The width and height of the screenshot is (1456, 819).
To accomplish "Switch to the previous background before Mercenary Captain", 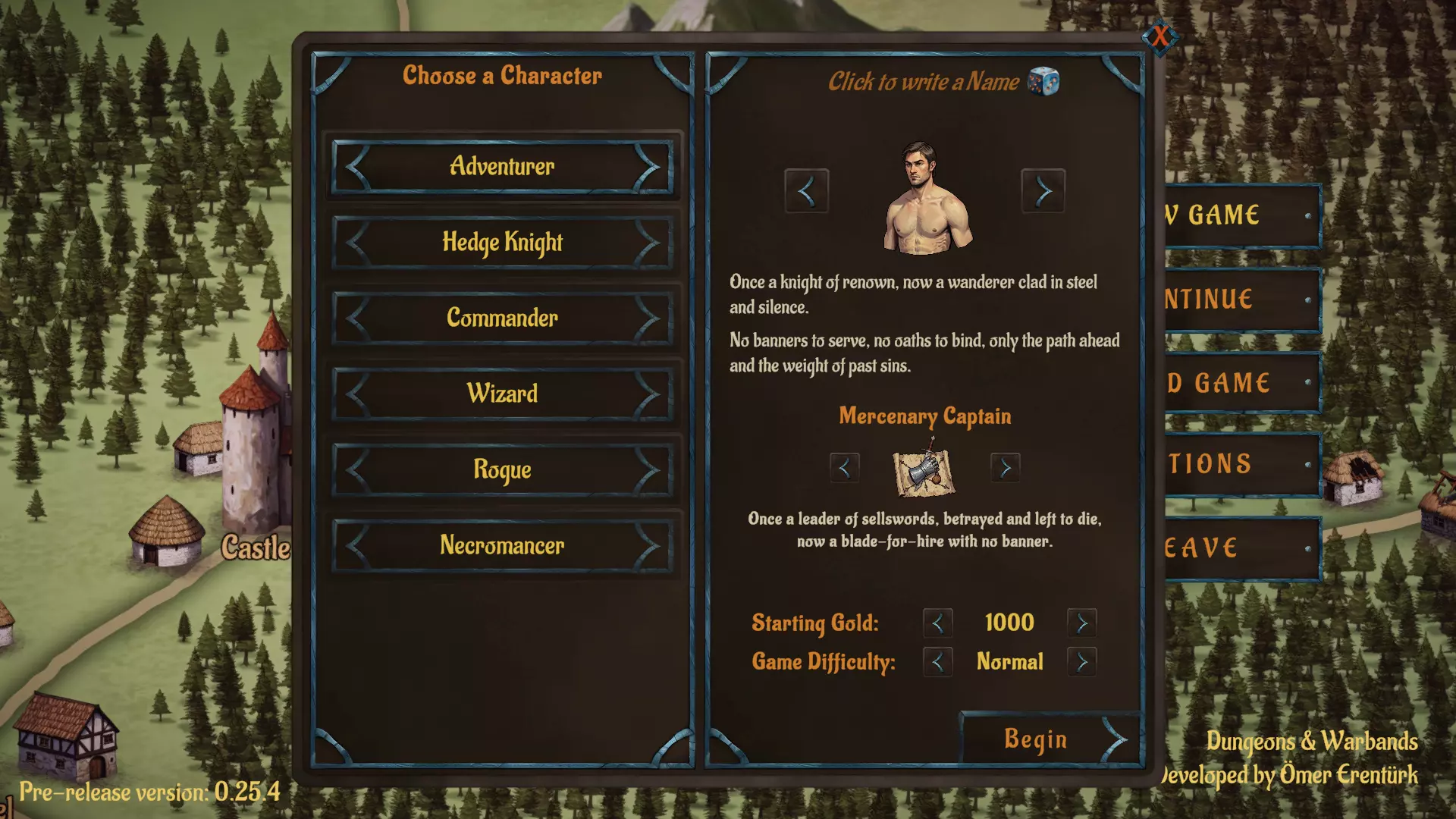I will pyautogui.click(x=844, y=469).
